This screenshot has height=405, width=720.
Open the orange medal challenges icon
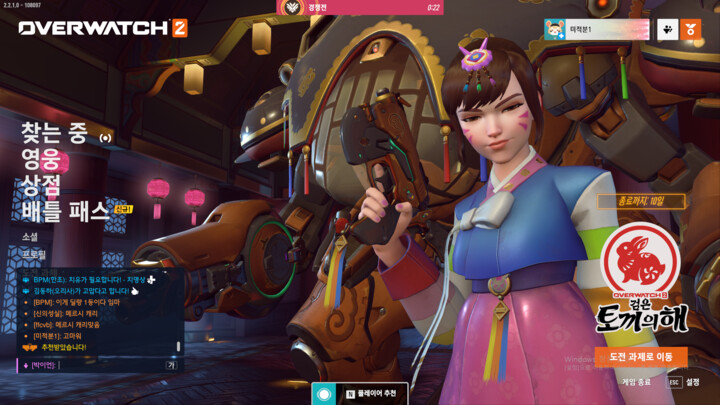click(690, 30)
